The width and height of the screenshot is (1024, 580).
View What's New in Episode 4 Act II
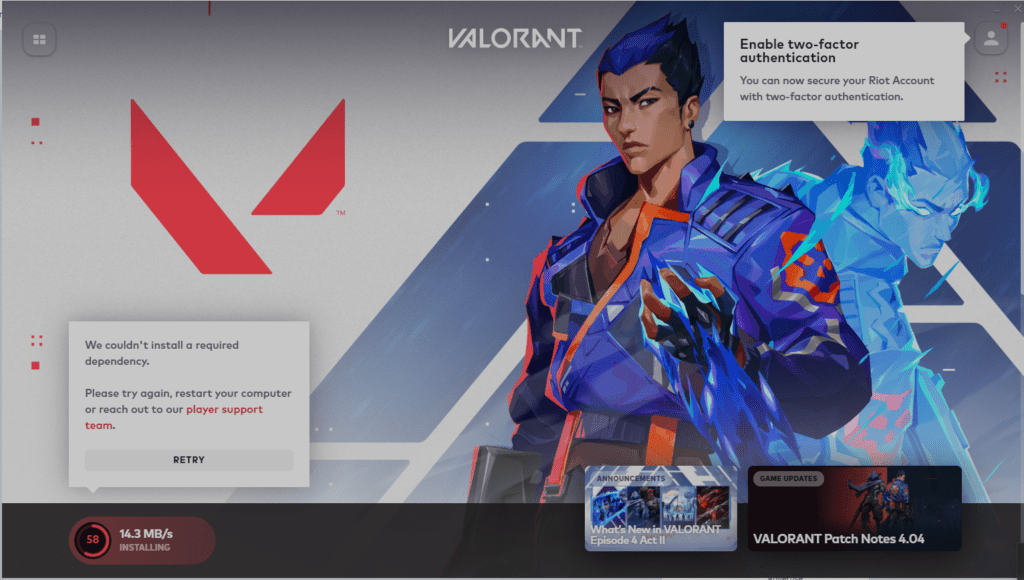tap(660, 508)
